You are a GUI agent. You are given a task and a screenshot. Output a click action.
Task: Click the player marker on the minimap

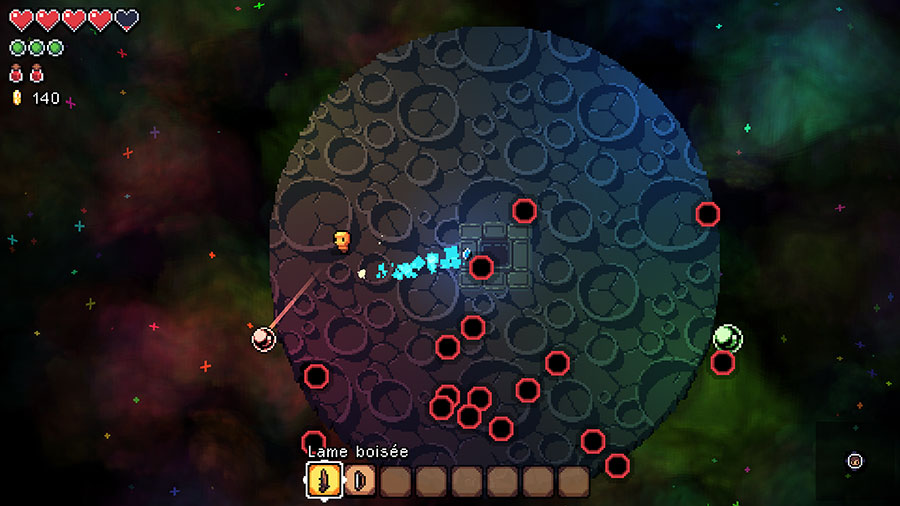pyautogui.click(x=854, y=461)
